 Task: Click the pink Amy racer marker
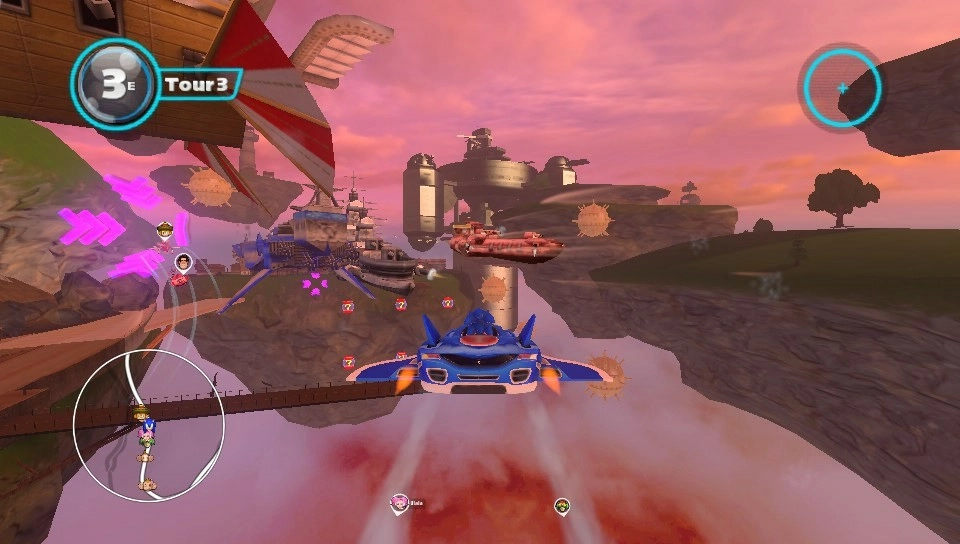coord(399,501)
